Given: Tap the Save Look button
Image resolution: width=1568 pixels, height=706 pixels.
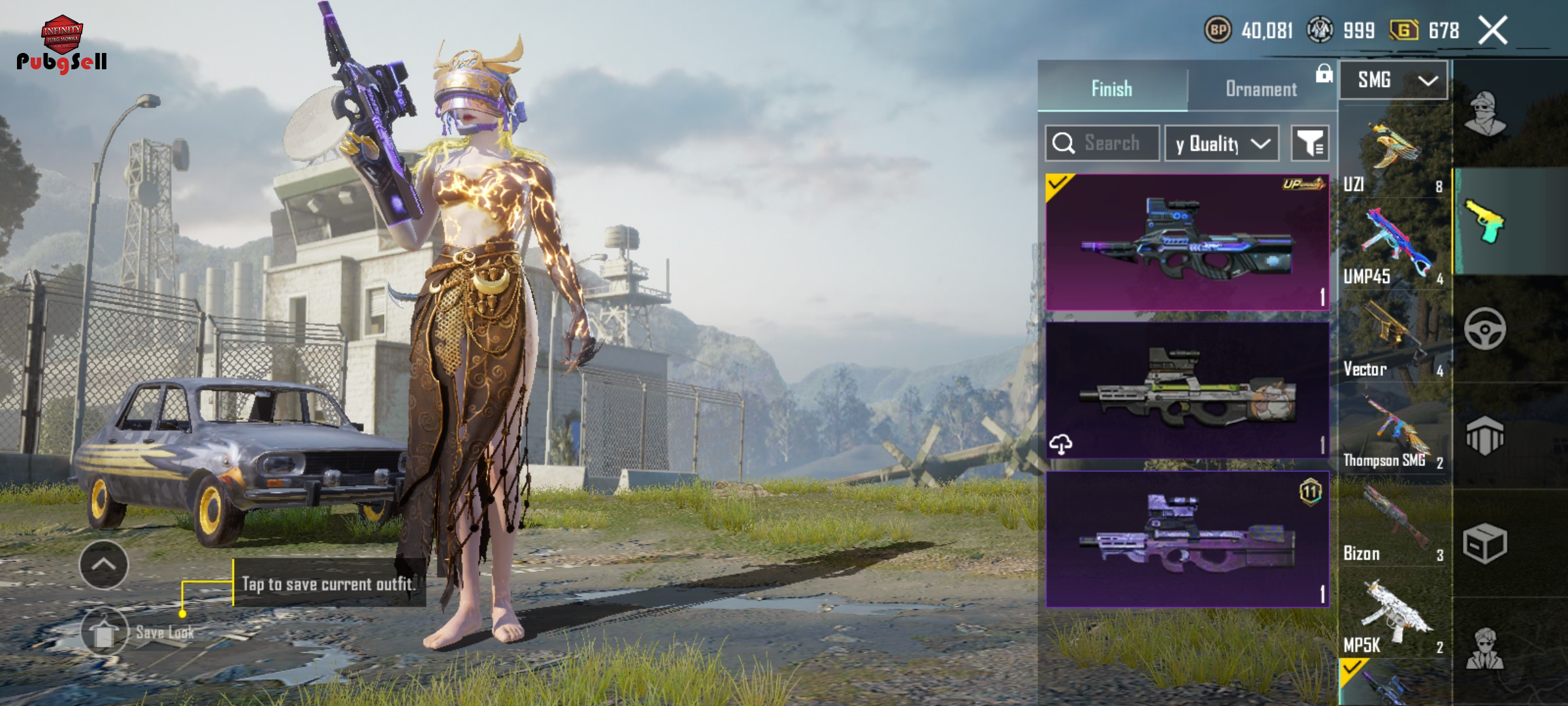Looking at the screenshot, I should (x=105, y=632).
